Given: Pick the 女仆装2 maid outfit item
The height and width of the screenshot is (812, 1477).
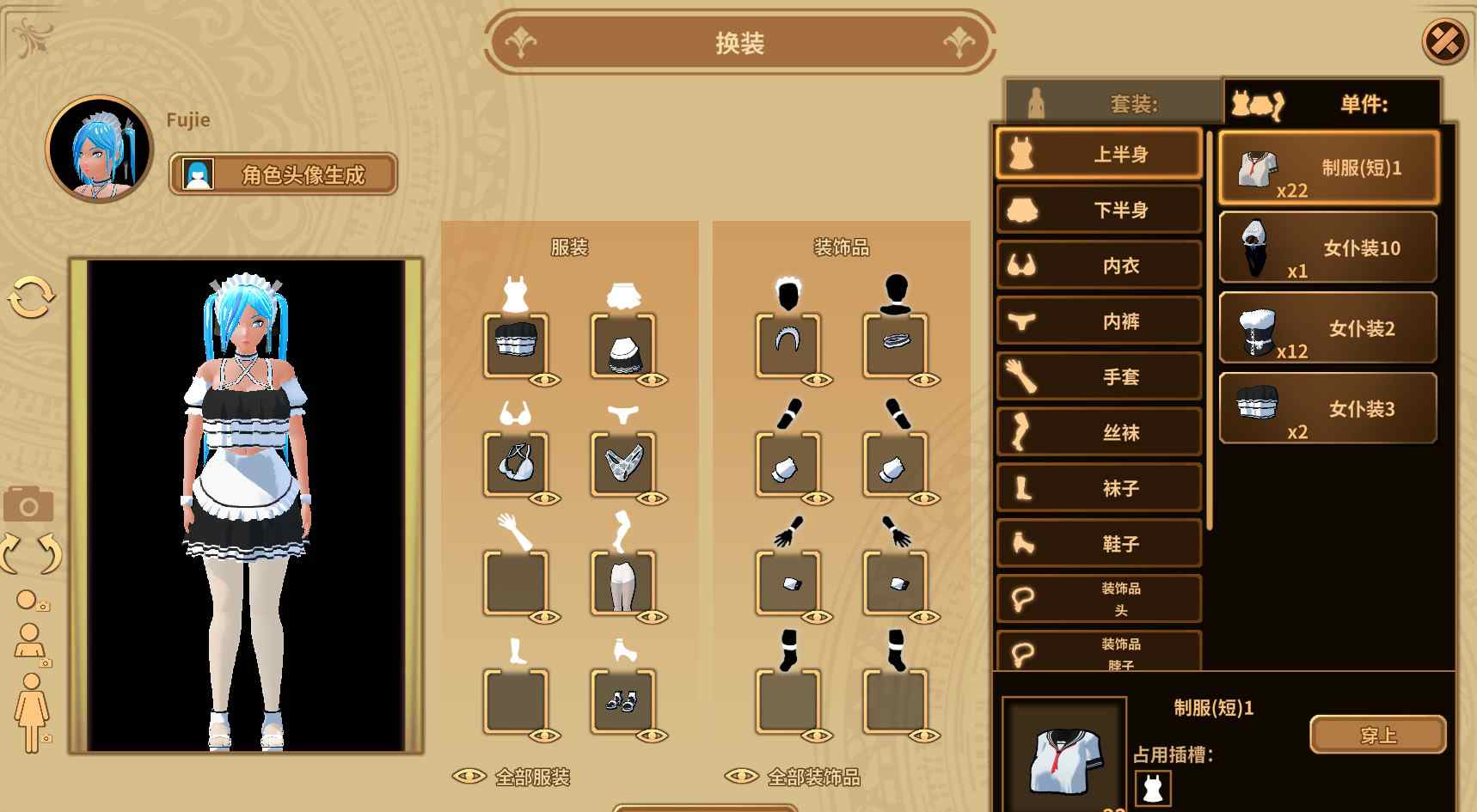Looking at the screenshot, I should [x=1328, y=328].
